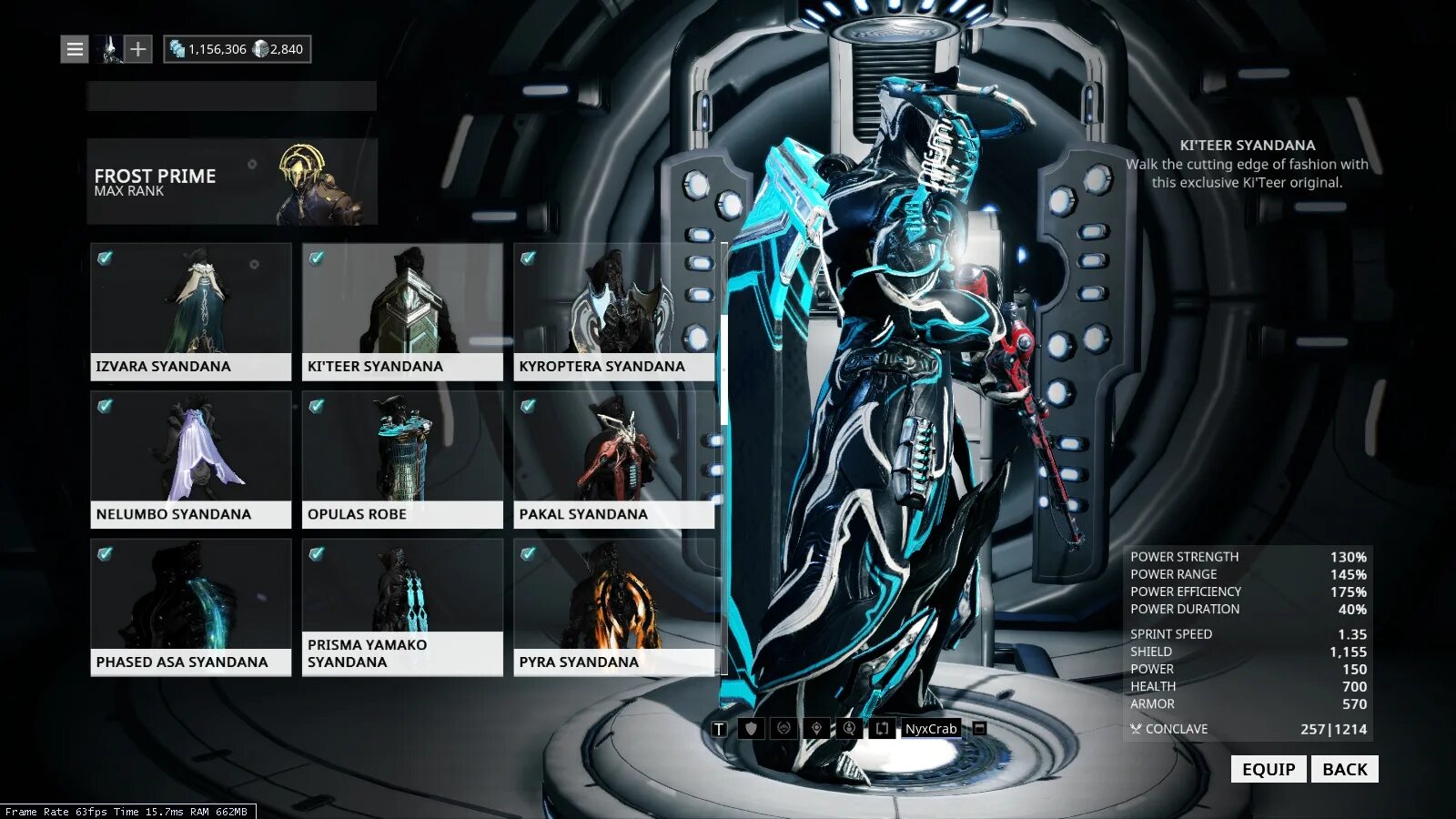Viewport: 1456px width, 819px height.
Task: Pick the Phased Asa Syandana tile
Action: pos(191,607)
